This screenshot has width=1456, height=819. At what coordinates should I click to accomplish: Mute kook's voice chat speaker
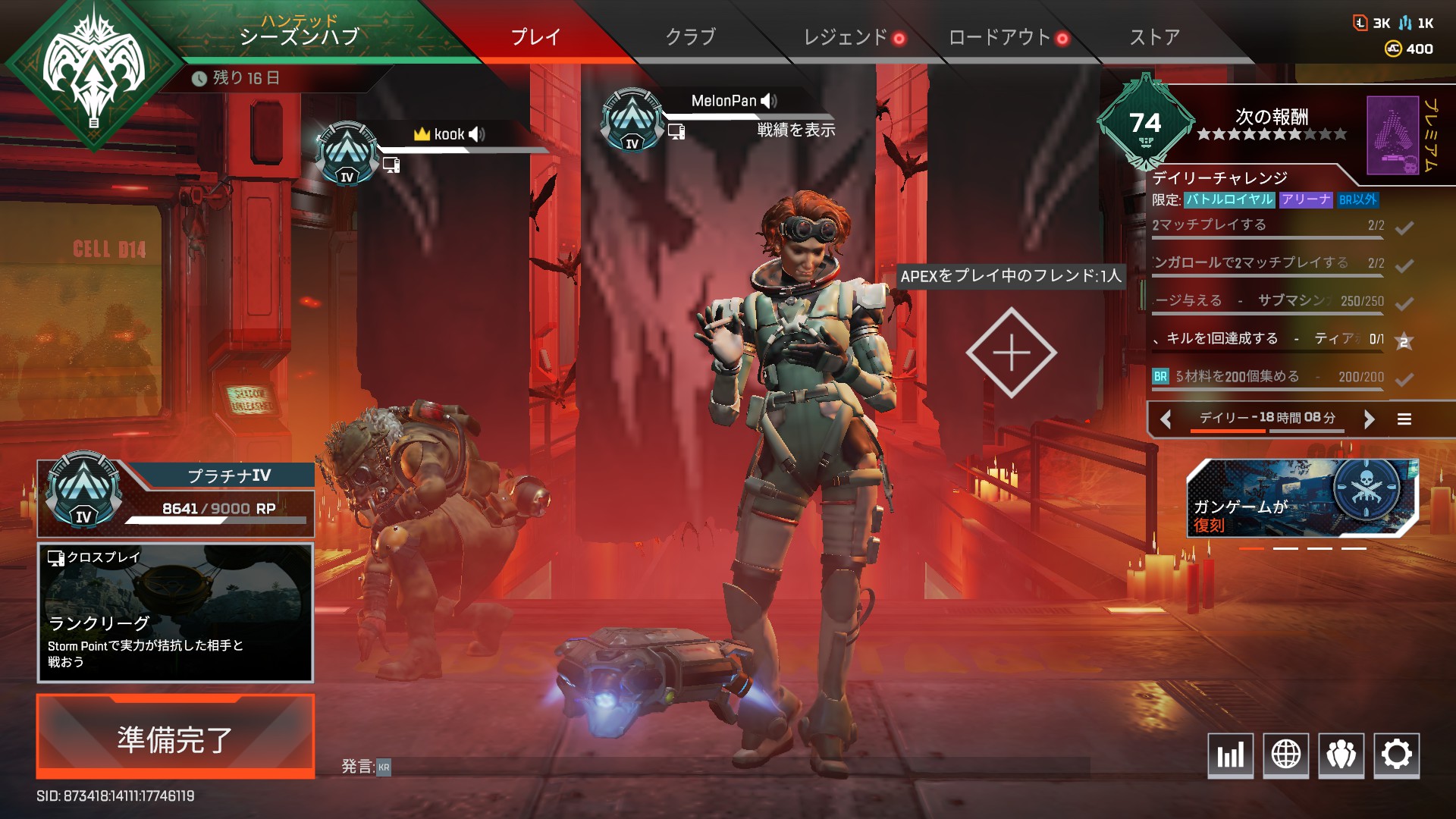(x=476, y=133)
